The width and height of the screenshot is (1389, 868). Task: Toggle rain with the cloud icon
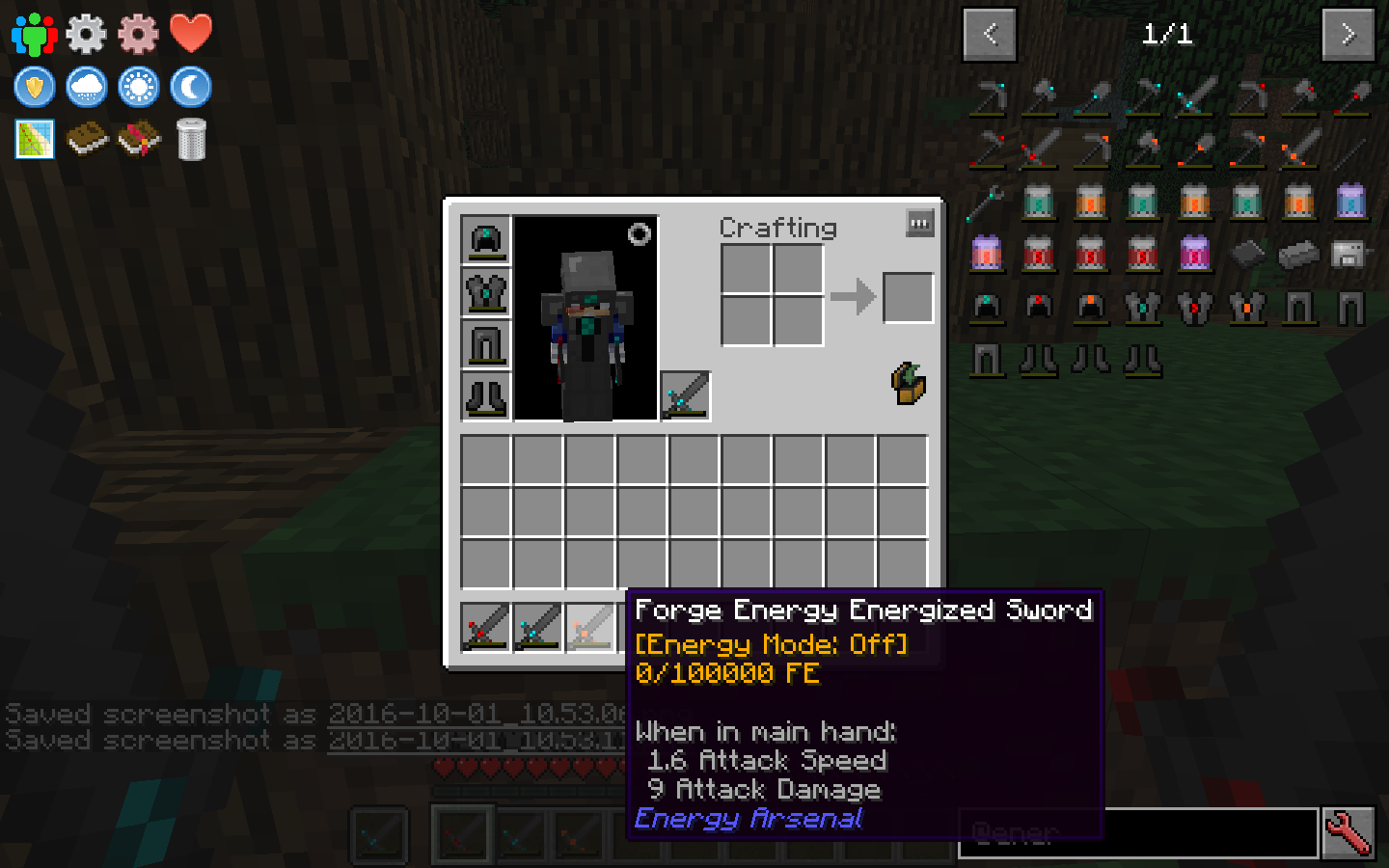pyautogui.click(x=86, y=87)
